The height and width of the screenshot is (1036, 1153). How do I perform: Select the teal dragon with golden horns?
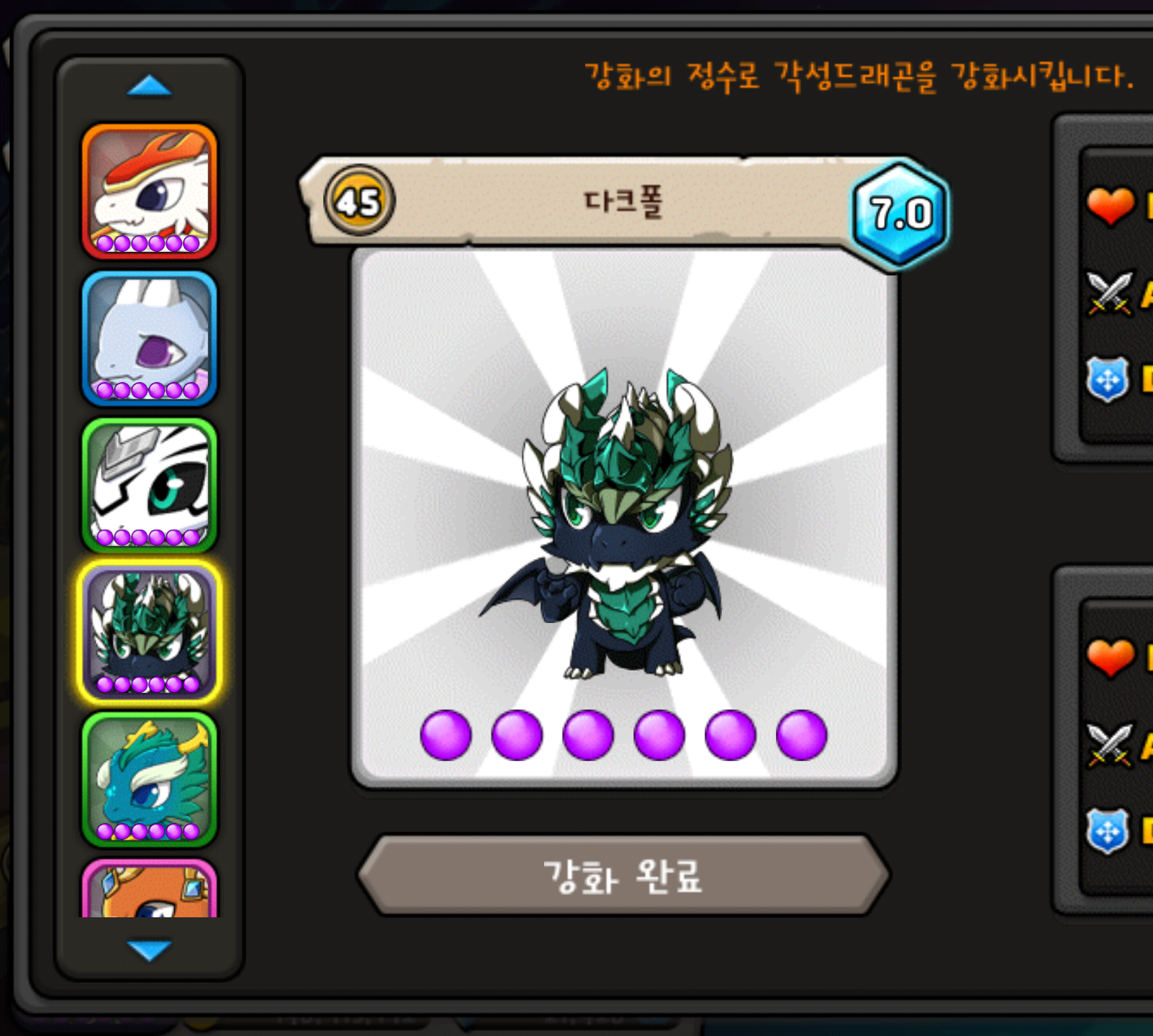(x=150, y=779)
